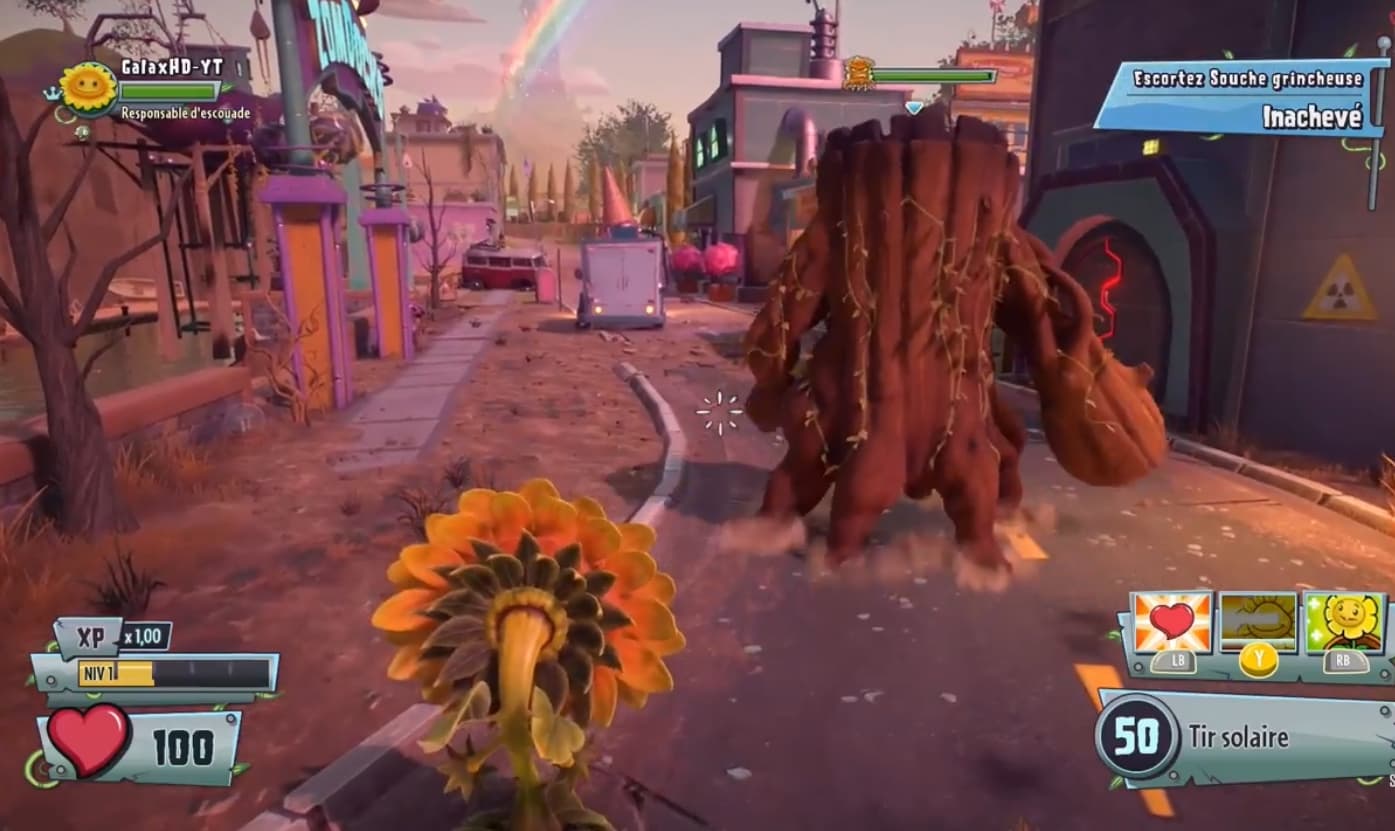Open the Escortez Souche grincheuse objective banner

(1248, 78)
